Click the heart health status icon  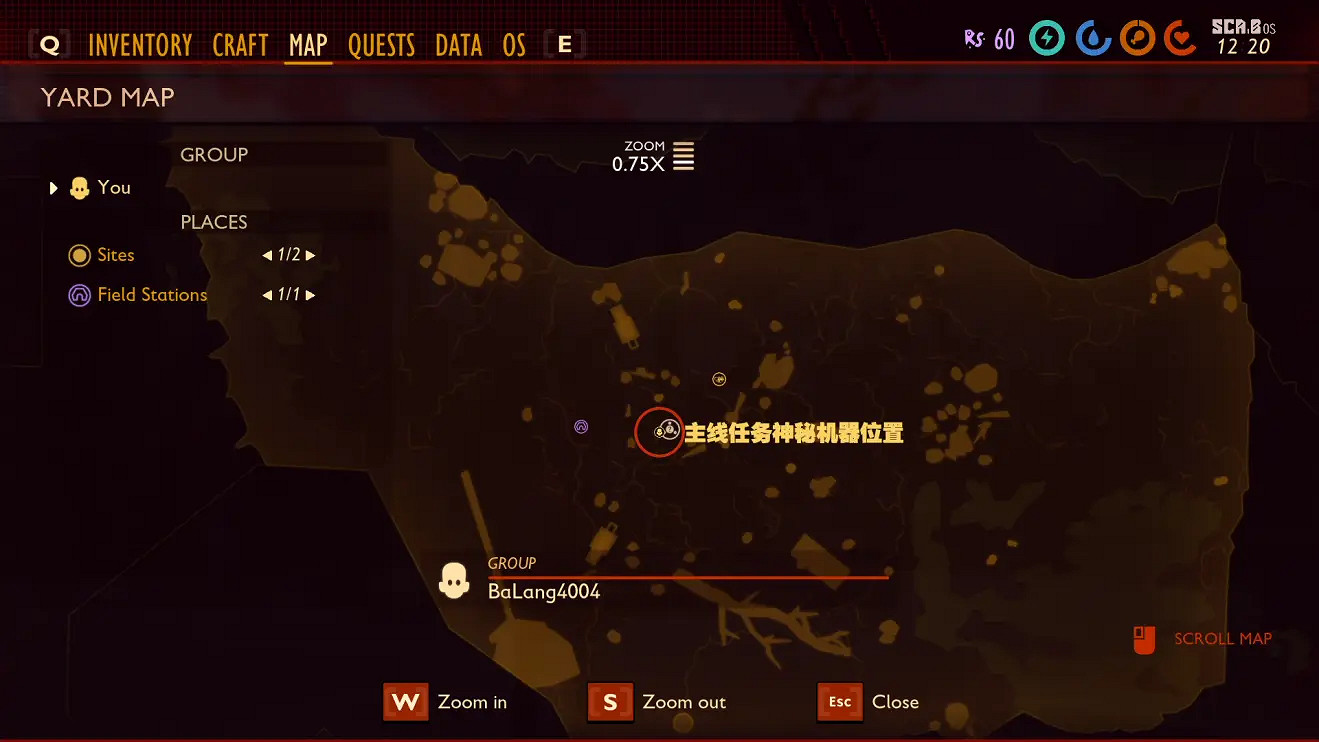click(1181, 38)
